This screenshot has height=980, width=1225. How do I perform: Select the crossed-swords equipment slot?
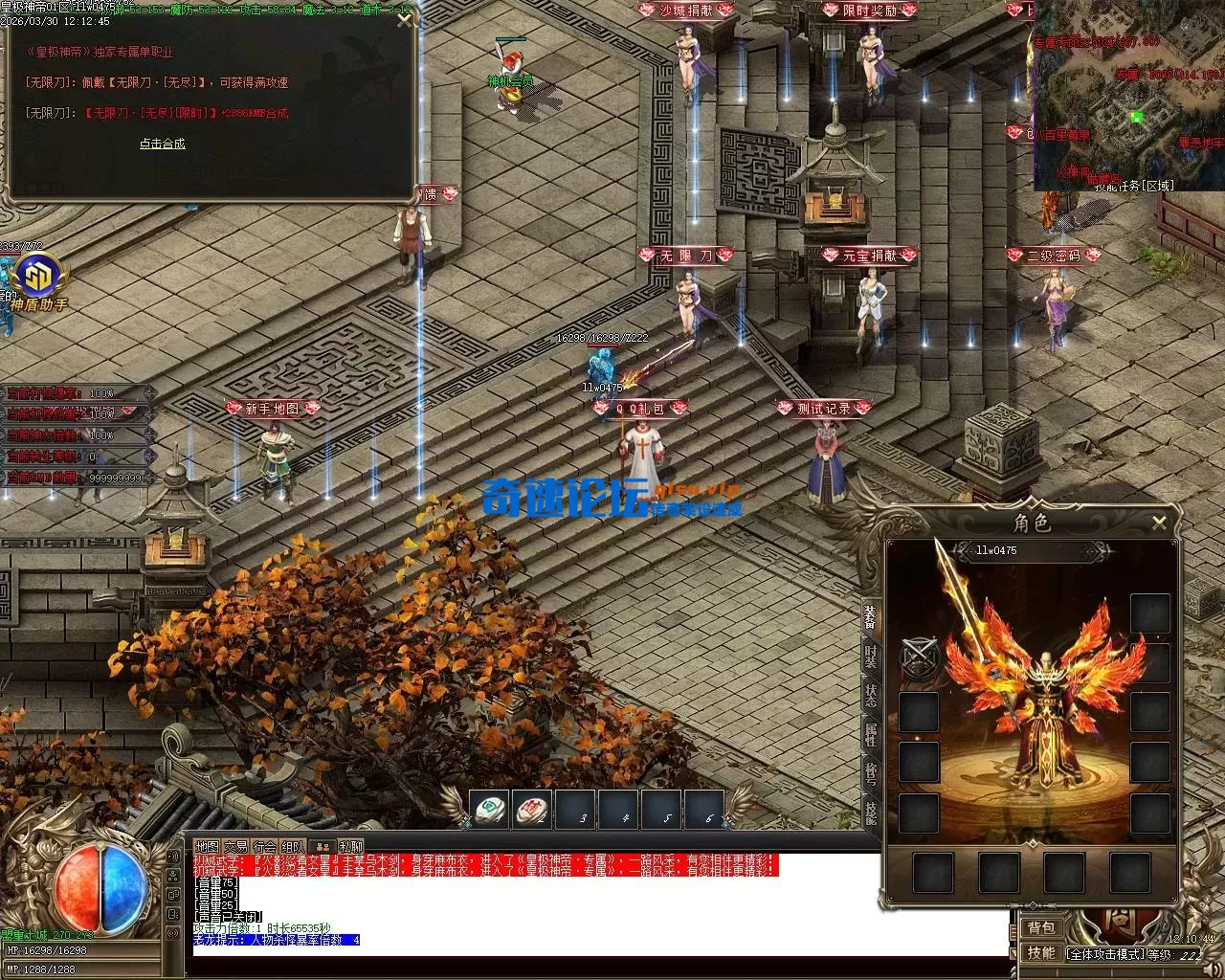(919, 659)
